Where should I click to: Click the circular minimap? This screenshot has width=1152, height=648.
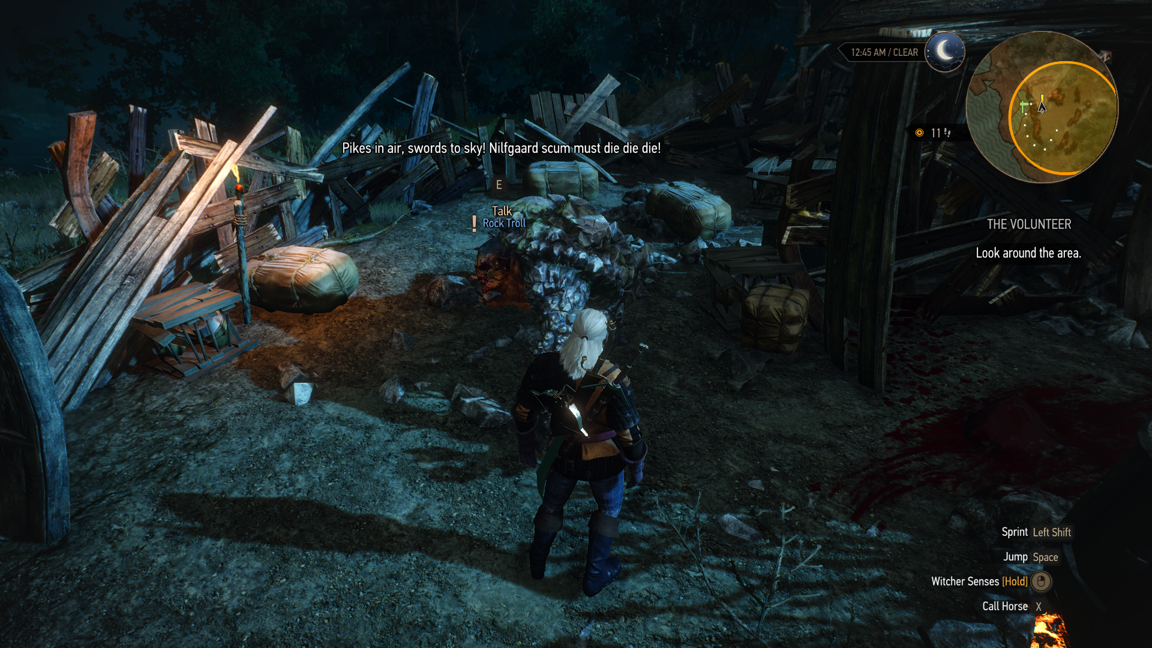click(1041, 108)
